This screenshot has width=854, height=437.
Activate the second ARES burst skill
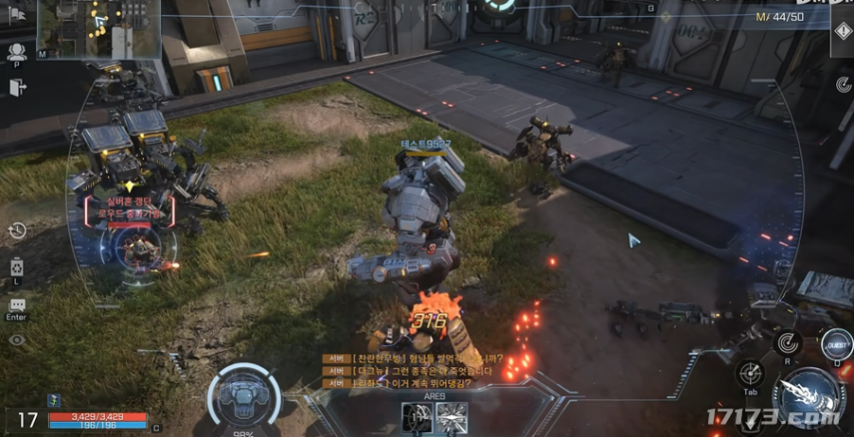(452, 416)
